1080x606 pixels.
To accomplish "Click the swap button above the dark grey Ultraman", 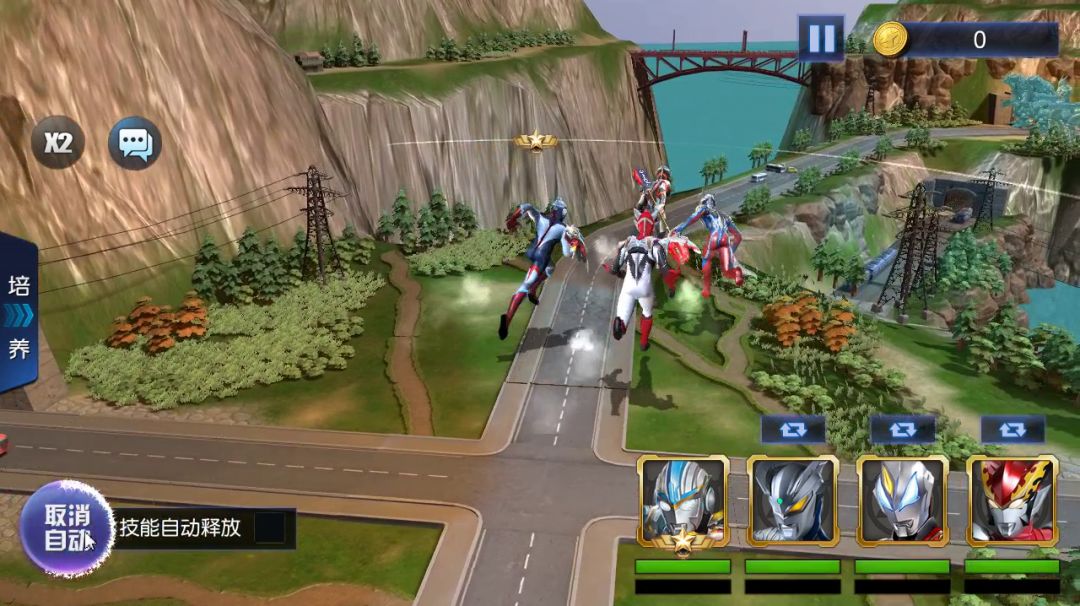I will tap(793, 429).
